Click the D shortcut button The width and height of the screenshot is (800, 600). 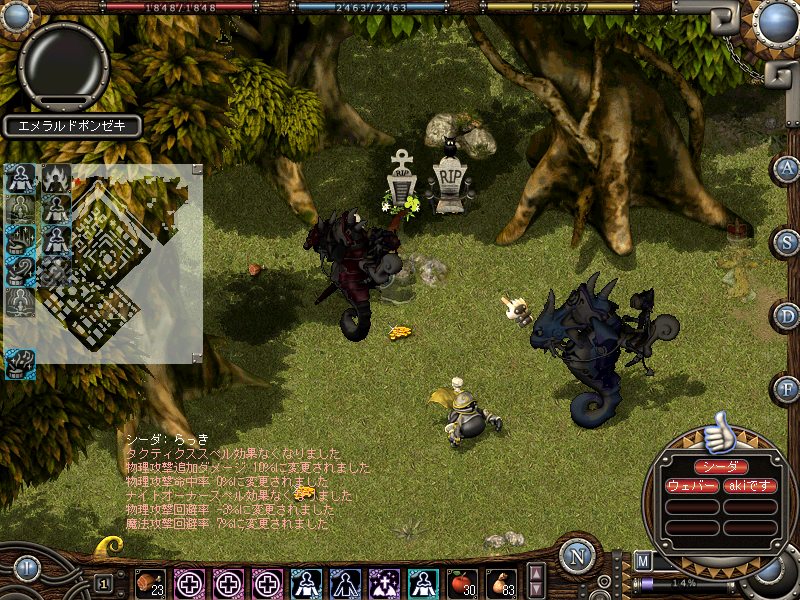point(787,315)
